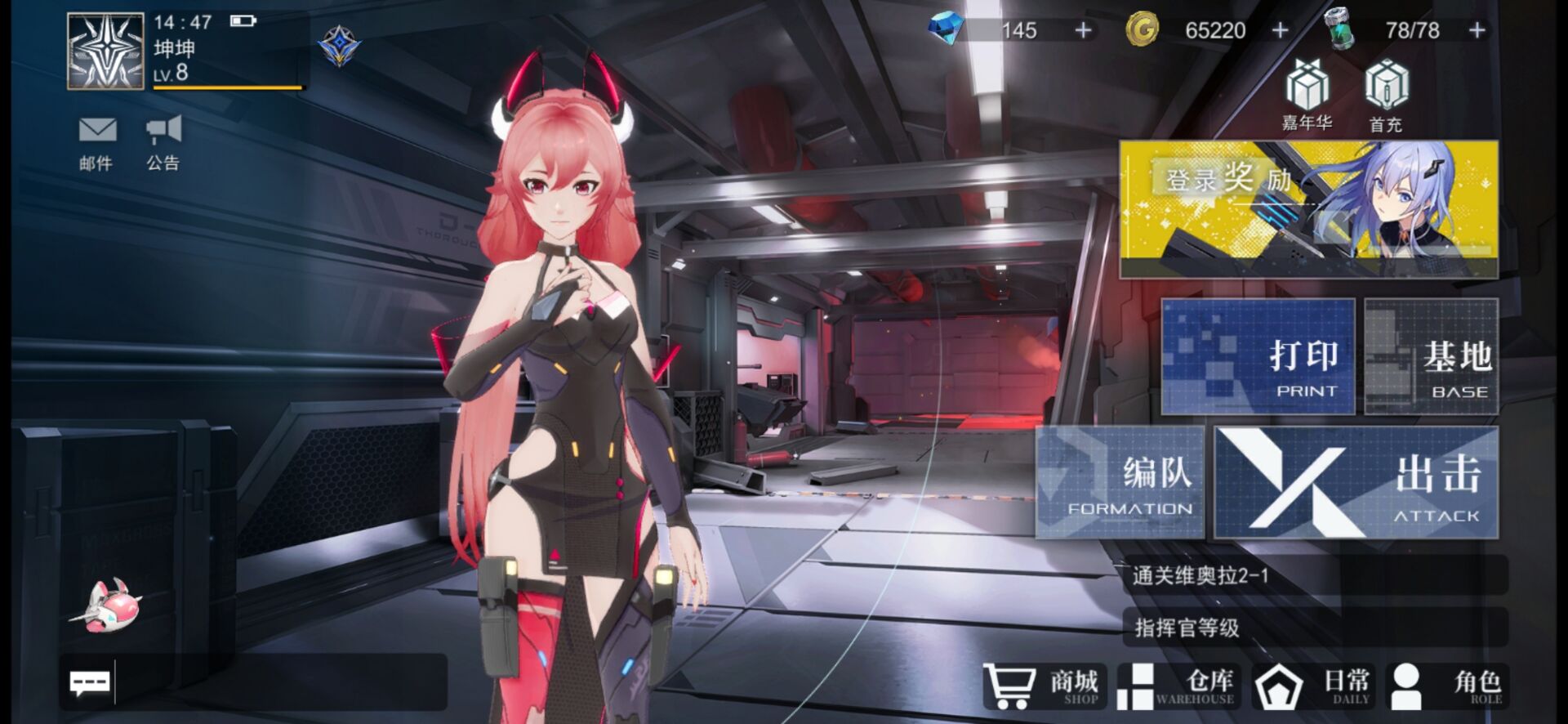
Task: Open the chat speech bubble
Action: click(89, 682)
